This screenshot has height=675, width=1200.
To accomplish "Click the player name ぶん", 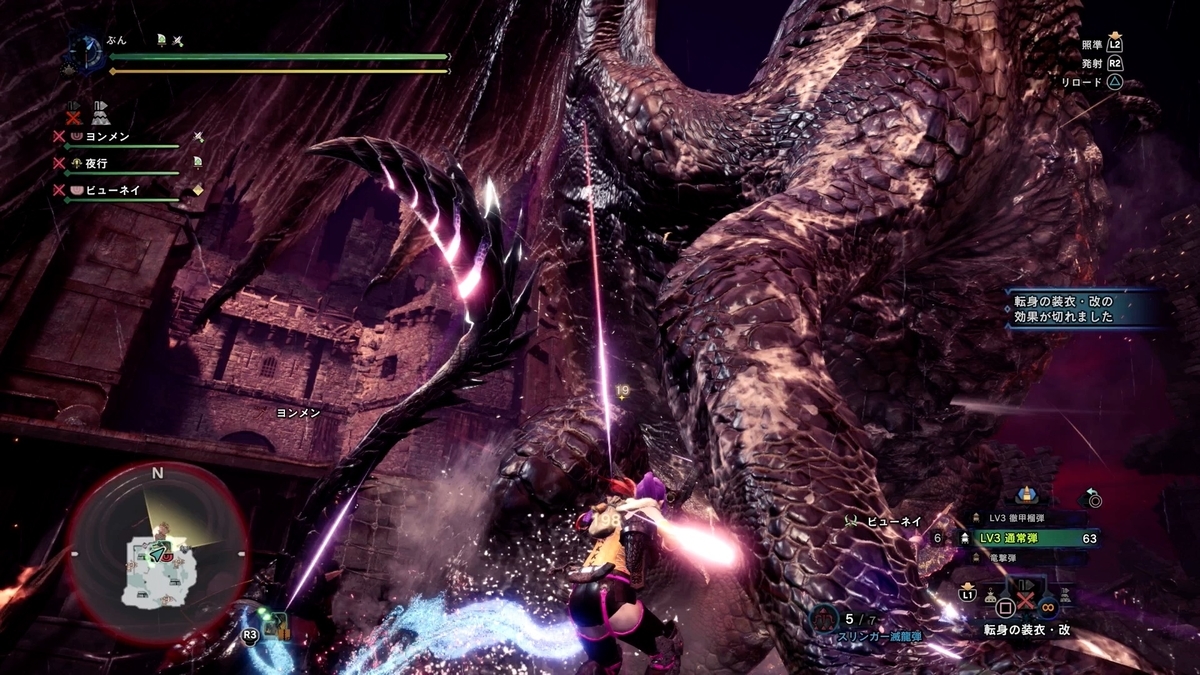I will click(116, 41).
